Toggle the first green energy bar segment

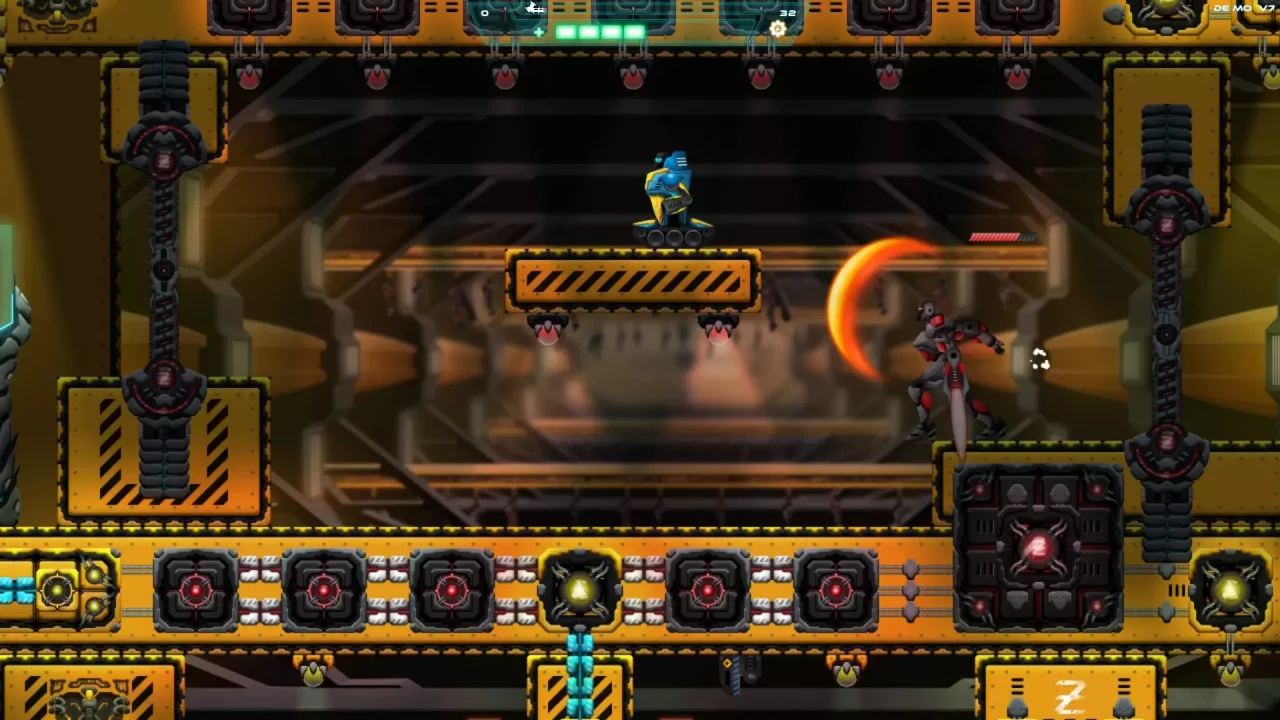click(563, 31)
